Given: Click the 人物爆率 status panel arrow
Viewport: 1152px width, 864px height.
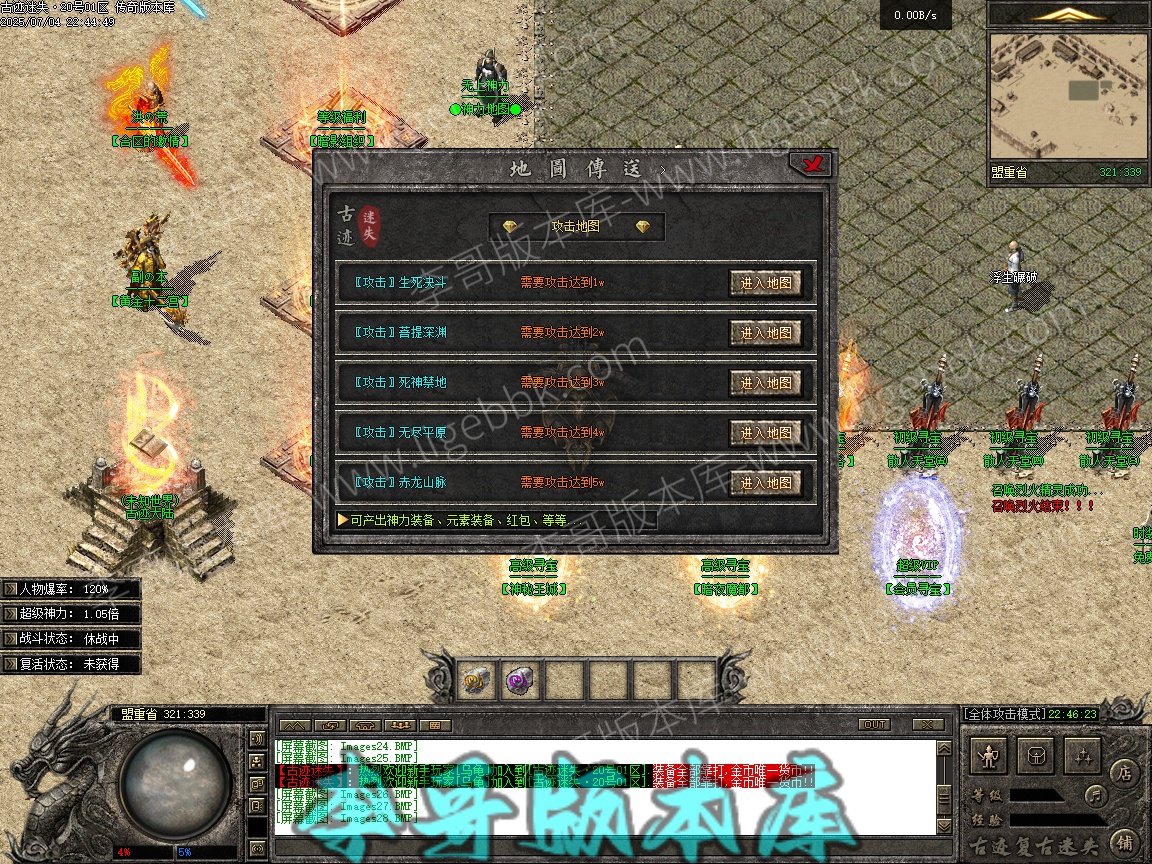Looking at the screenshot, I should 11,590.
